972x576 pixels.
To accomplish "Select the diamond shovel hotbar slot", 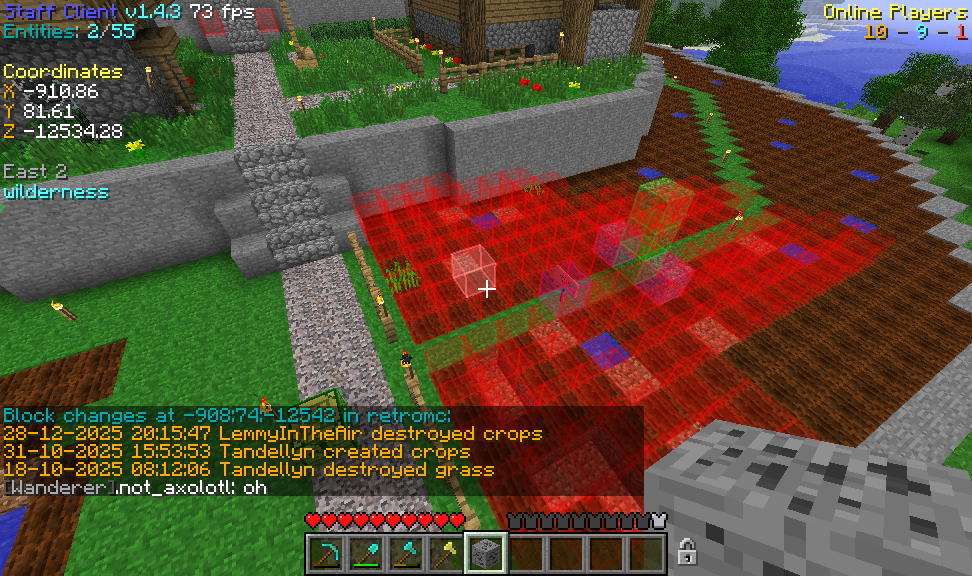I will [366, 553].
